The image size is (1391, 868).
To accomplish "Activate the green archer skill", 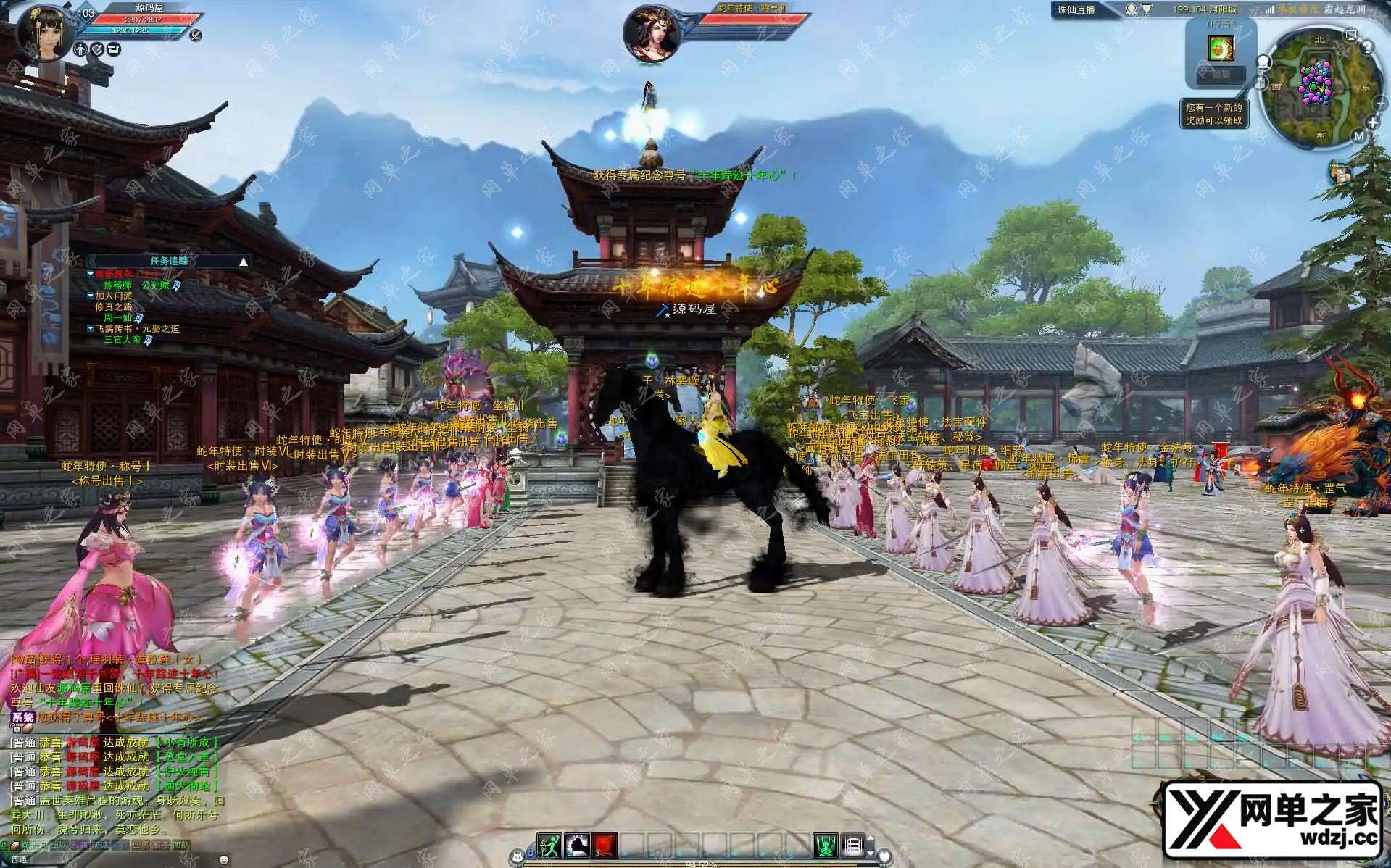I will pyautogui.click(x=549, y=846).
